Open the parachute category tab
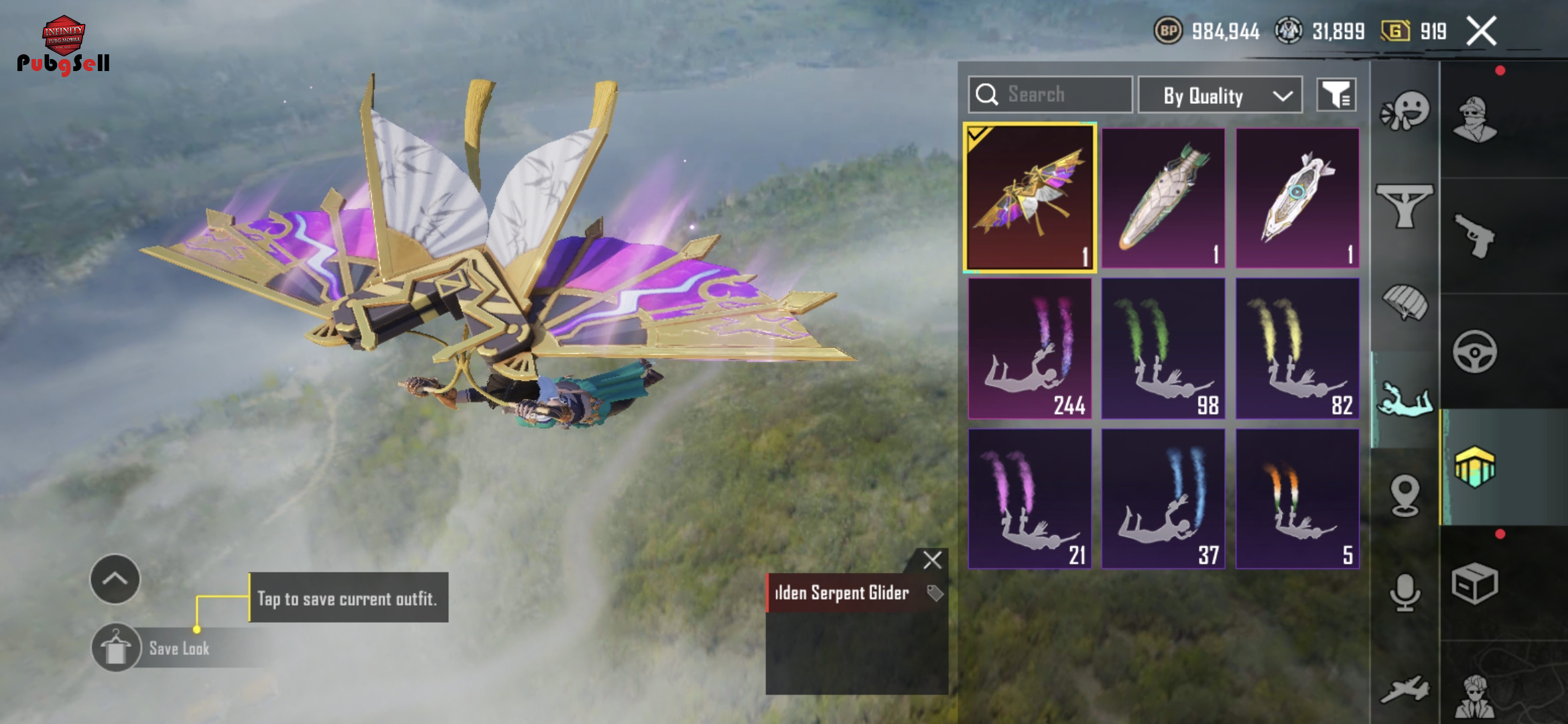Viewport: 1568px width, 724px height. [x=1404, y=303]
